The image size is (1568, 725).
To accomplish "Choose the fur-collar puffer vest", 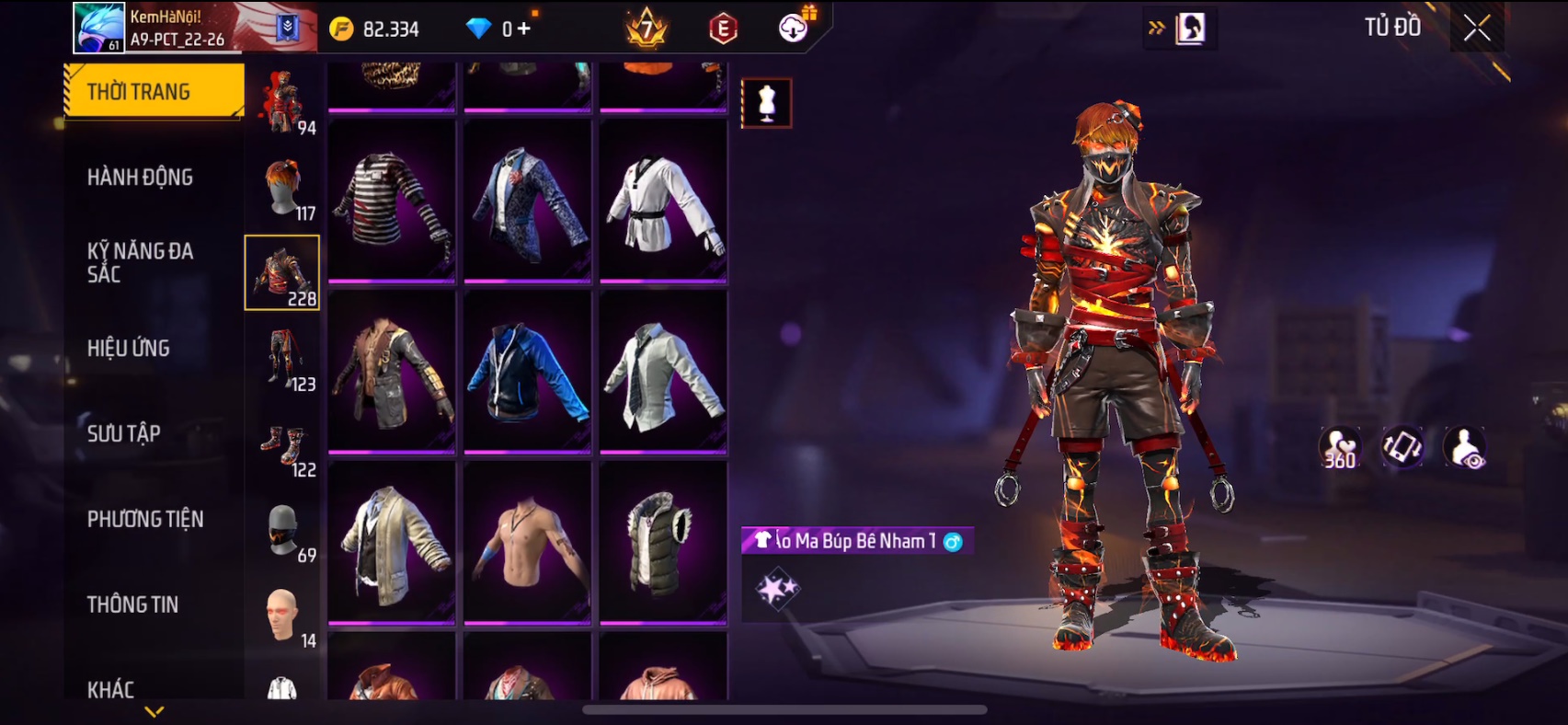I will tap(663, 543).
